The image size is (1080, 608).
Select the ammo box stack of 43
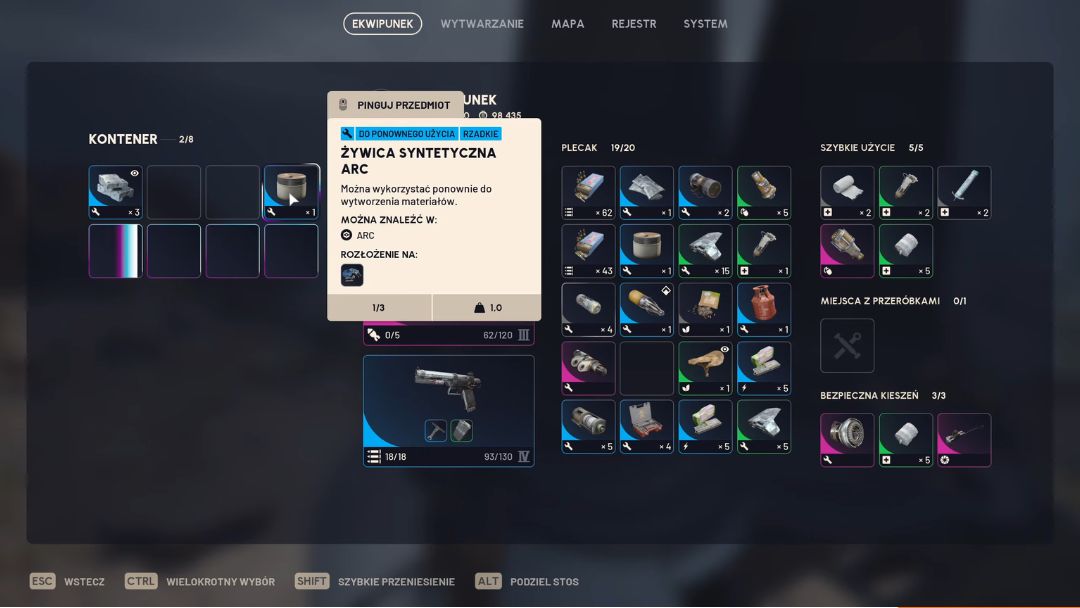point(588,250)
